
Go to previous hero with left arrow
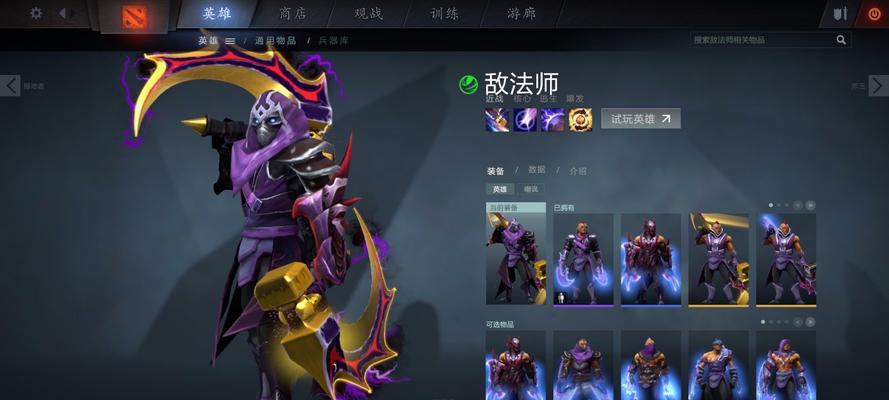[x=11, y=86]
